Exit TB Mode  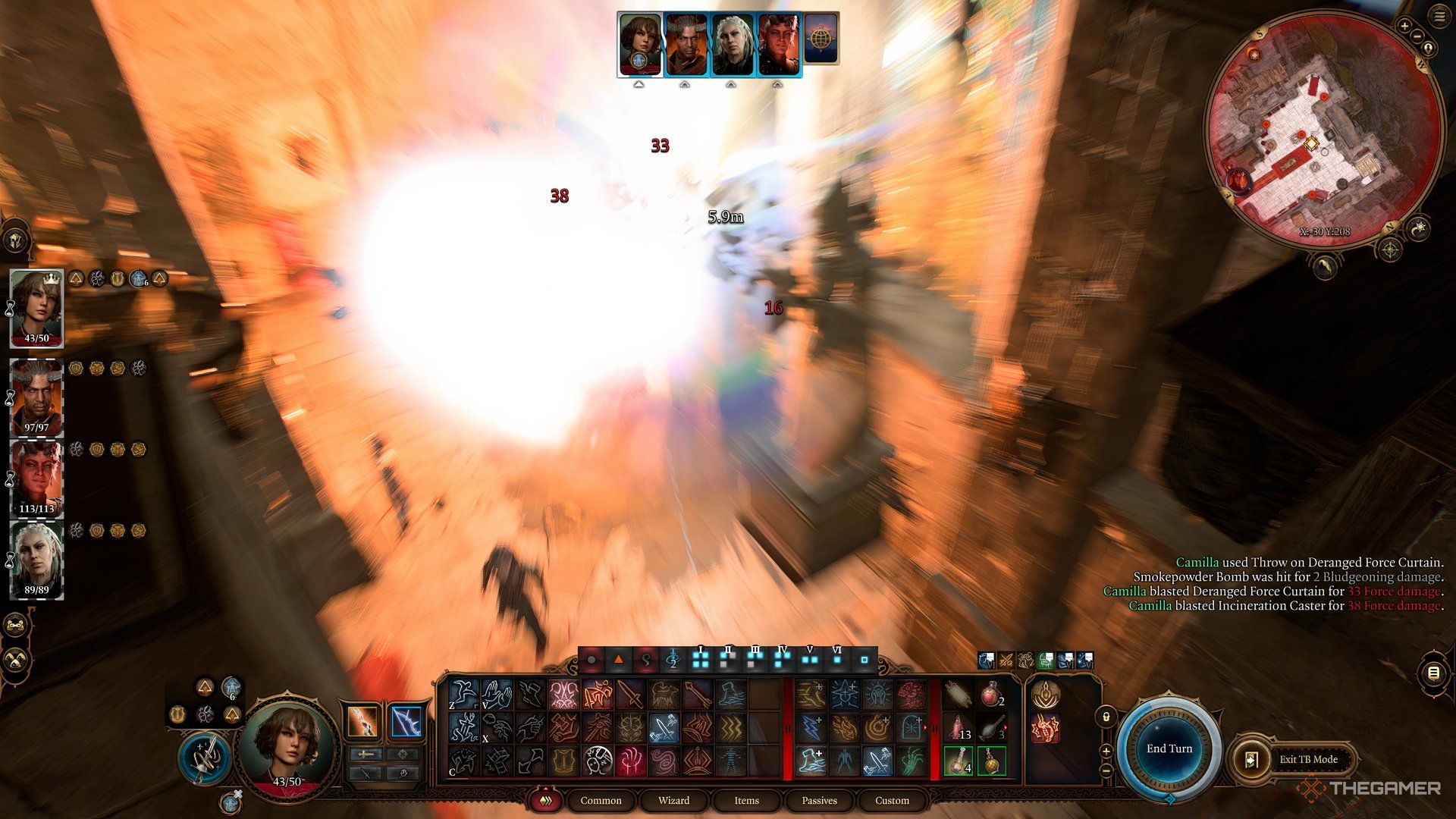[1308, 759]
